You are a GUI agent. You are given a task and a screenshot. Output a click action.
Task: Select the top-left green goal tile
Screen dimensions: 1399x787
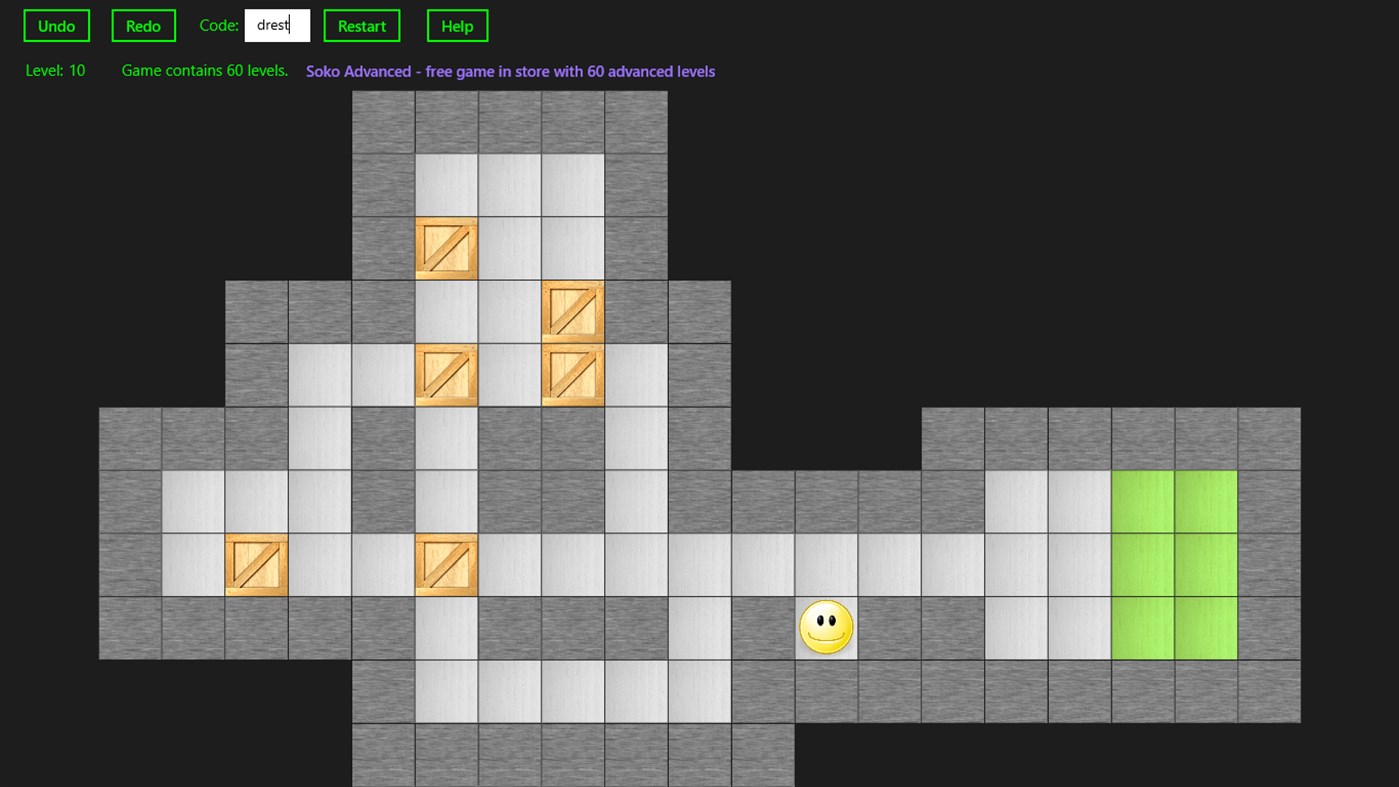(x=1143, y=500)
